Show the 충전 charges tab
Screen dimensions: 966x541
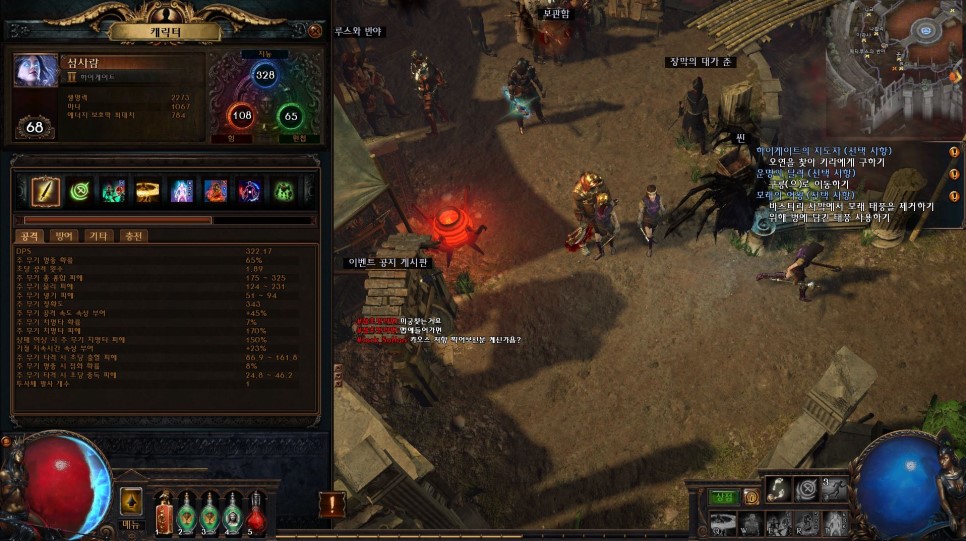(132, 236)
